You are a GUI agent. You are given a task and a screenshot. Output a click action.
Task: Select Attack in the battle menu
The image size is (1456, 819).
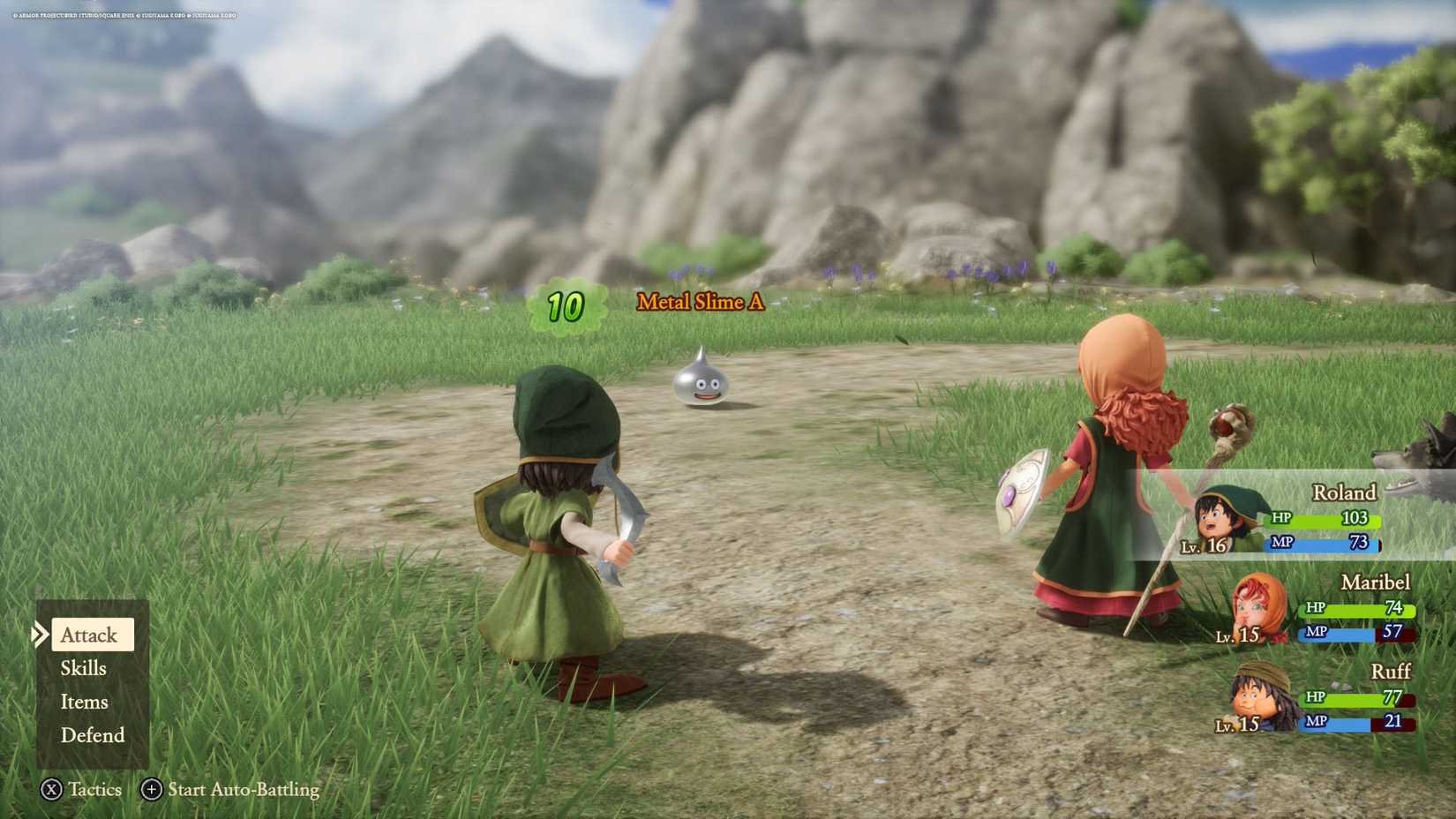[88, 635]
